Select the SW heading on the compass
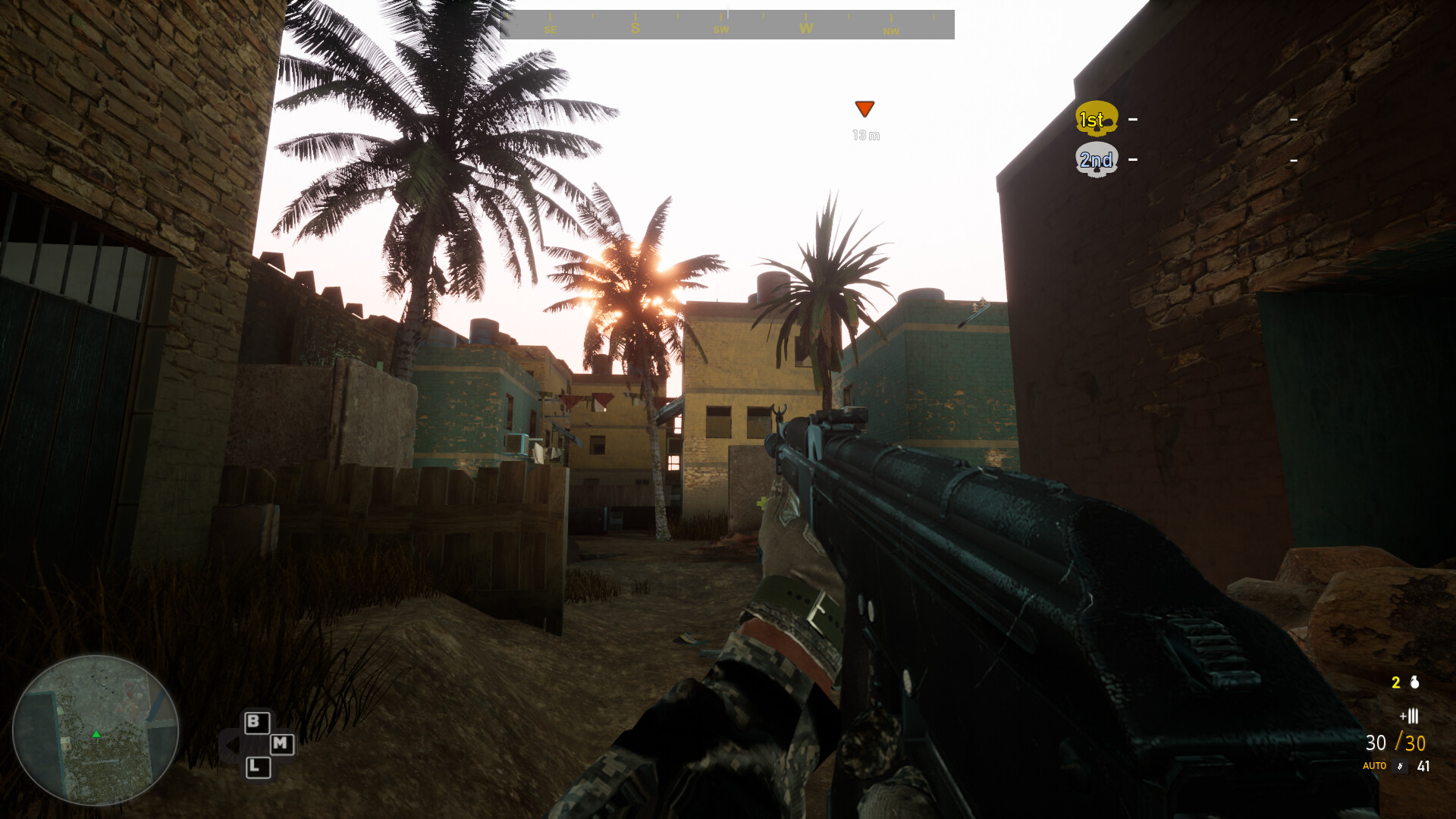1456x819 pixels. [x=720, y=29]
